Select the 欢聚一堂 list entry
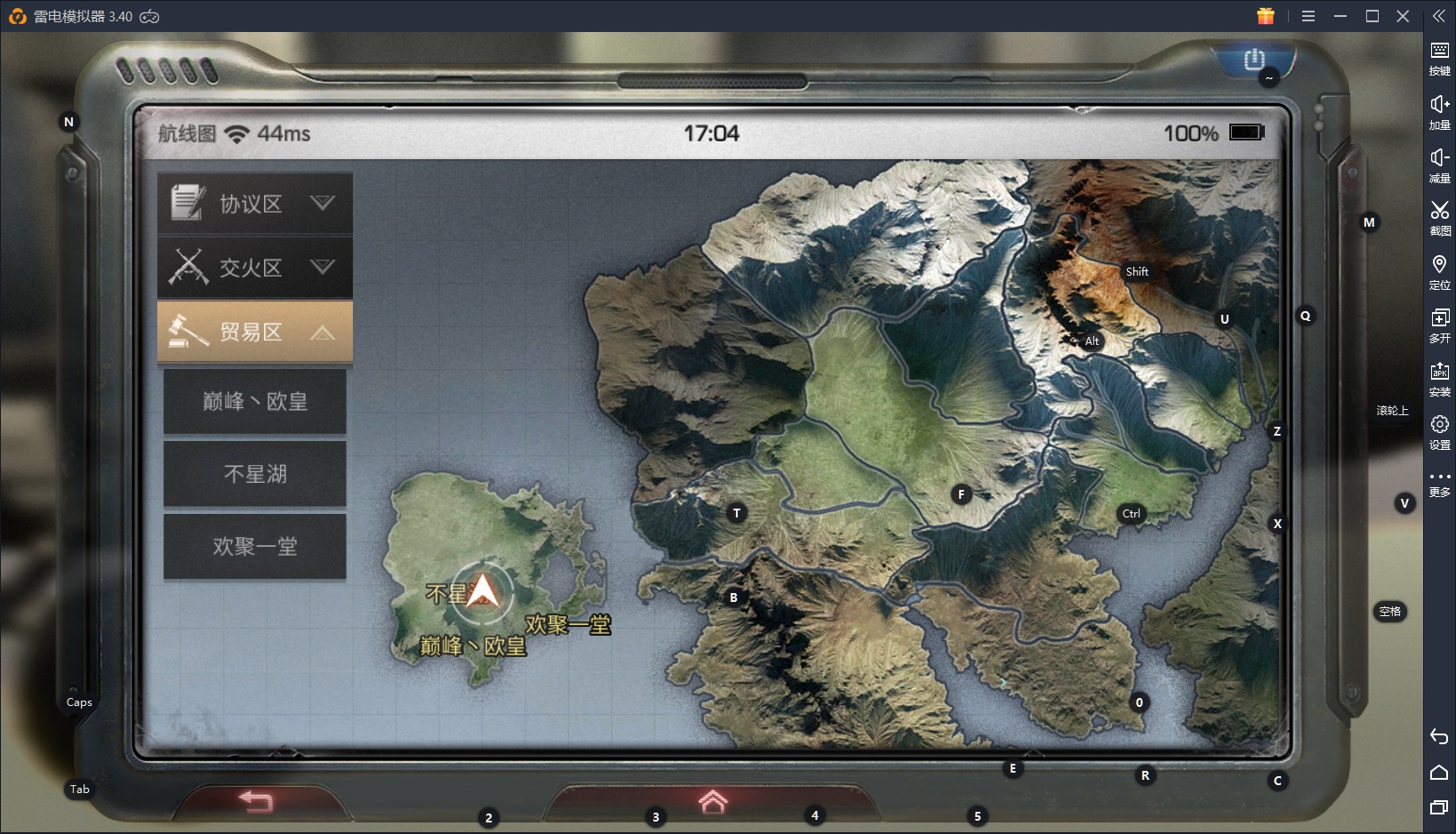This screenshot has width=1456, height=834. [x=255, y=546]
